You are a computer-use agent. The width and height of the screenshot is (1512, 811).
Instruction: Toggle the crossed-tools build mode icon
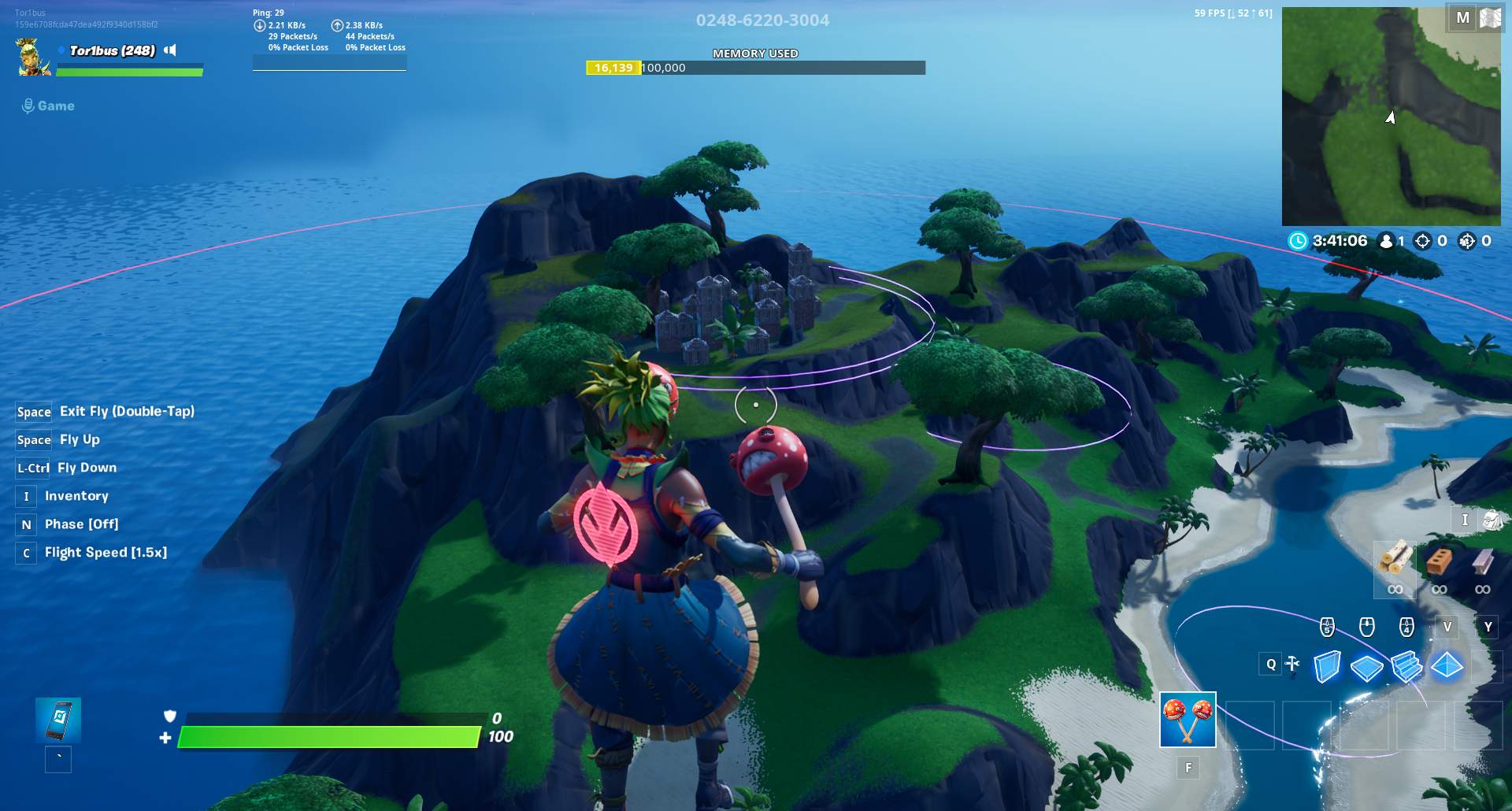click(x=1292, y=665)
